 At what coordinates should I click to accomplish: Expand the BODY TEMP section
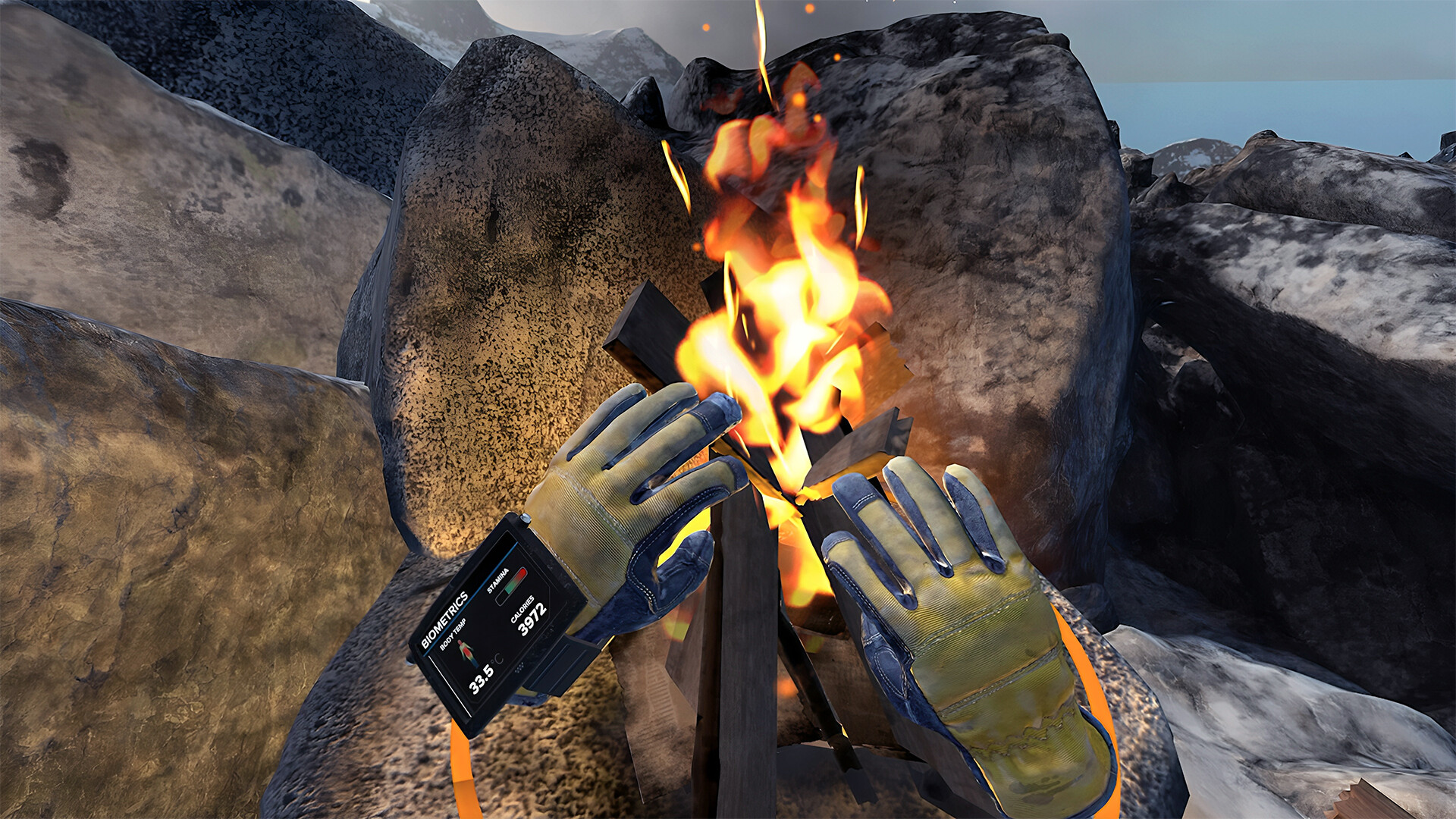click(x=453, y=637)
